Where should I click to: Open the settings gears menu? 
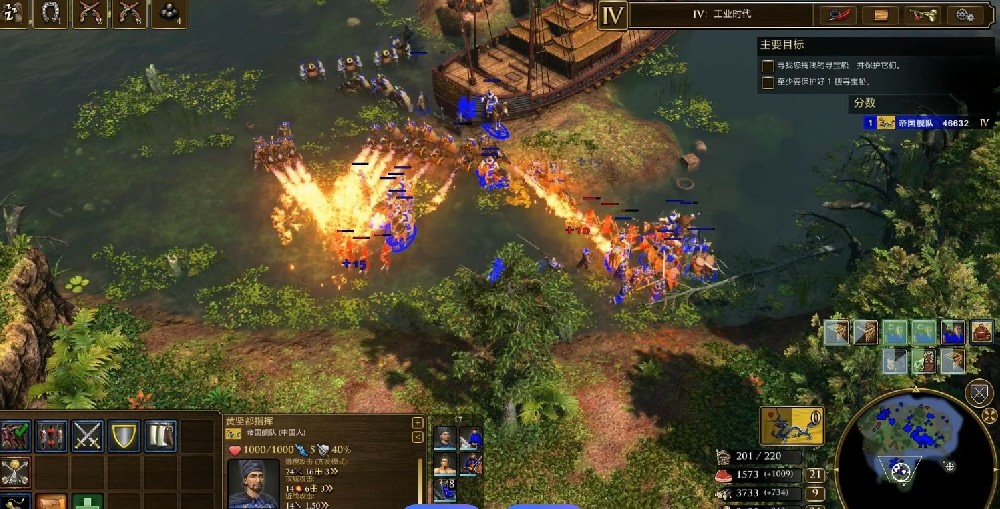964,14
